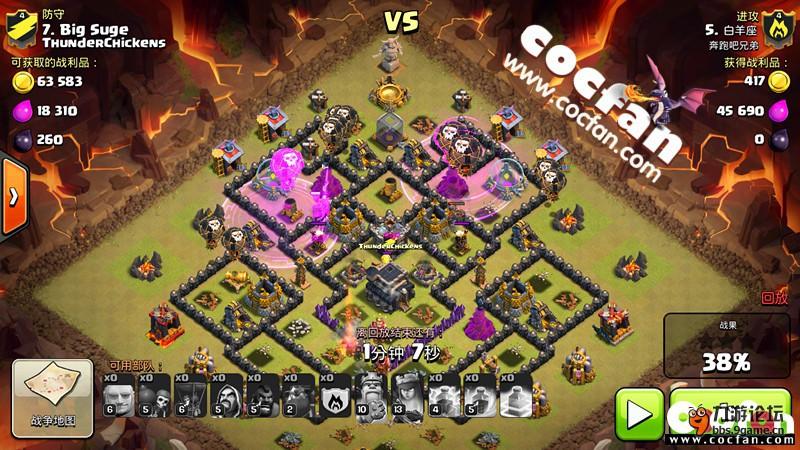Select the Barbarian King hero slot
The height and width of the screenshot is (450, 800).
click(372, 398)
